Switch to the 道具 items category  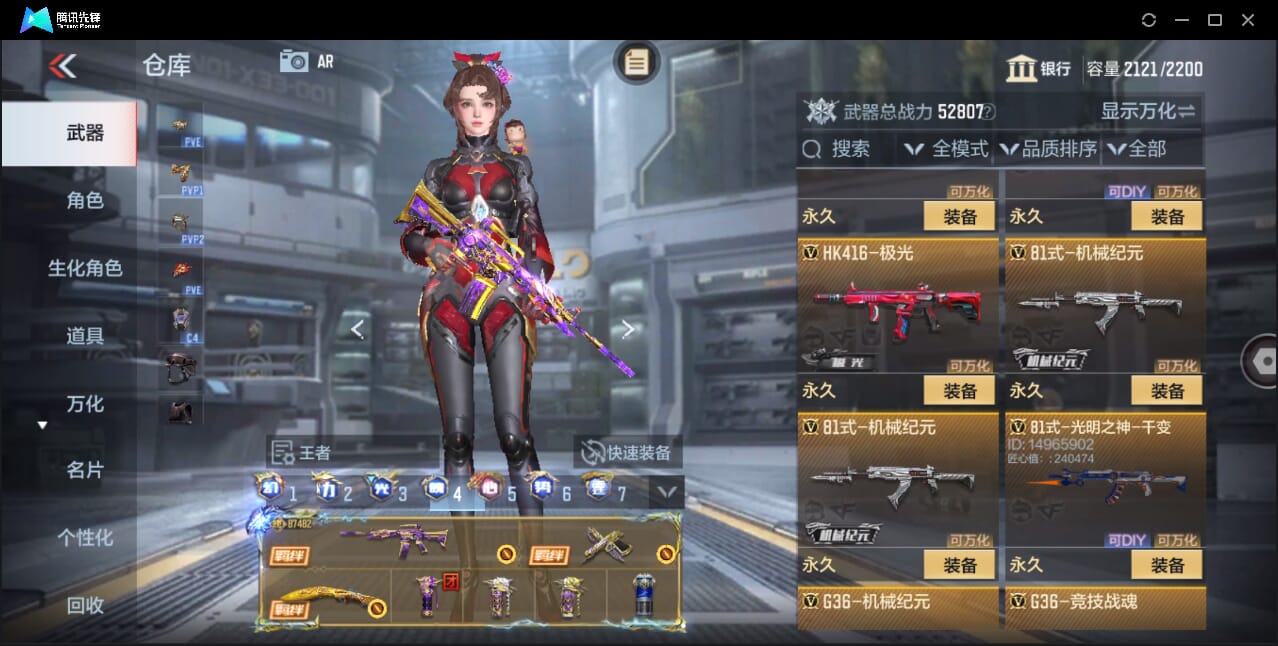(85, 336)
